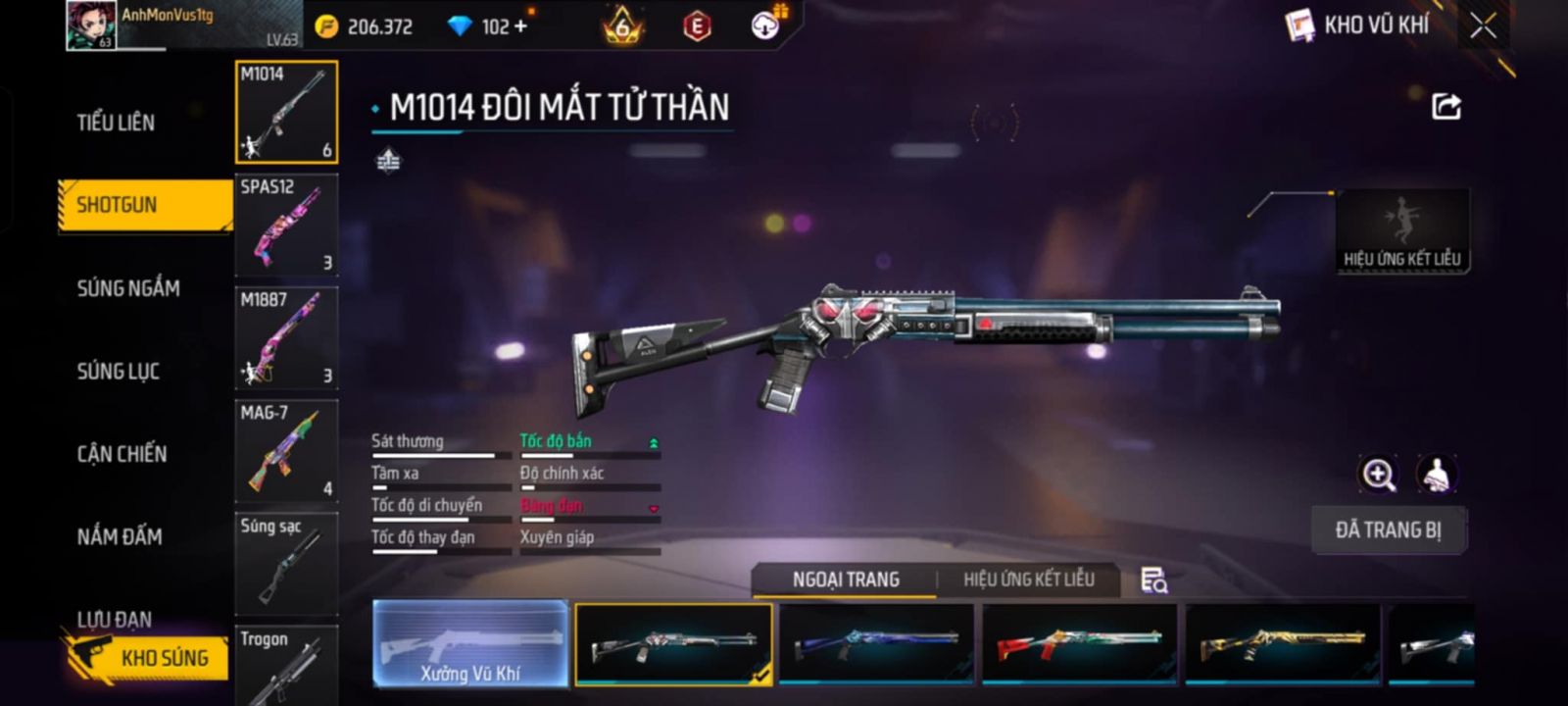Viewport: 1568px width, 706px height.
Task: Open the Tiểu Liên weapon category
Action: (x=116, y=123)
